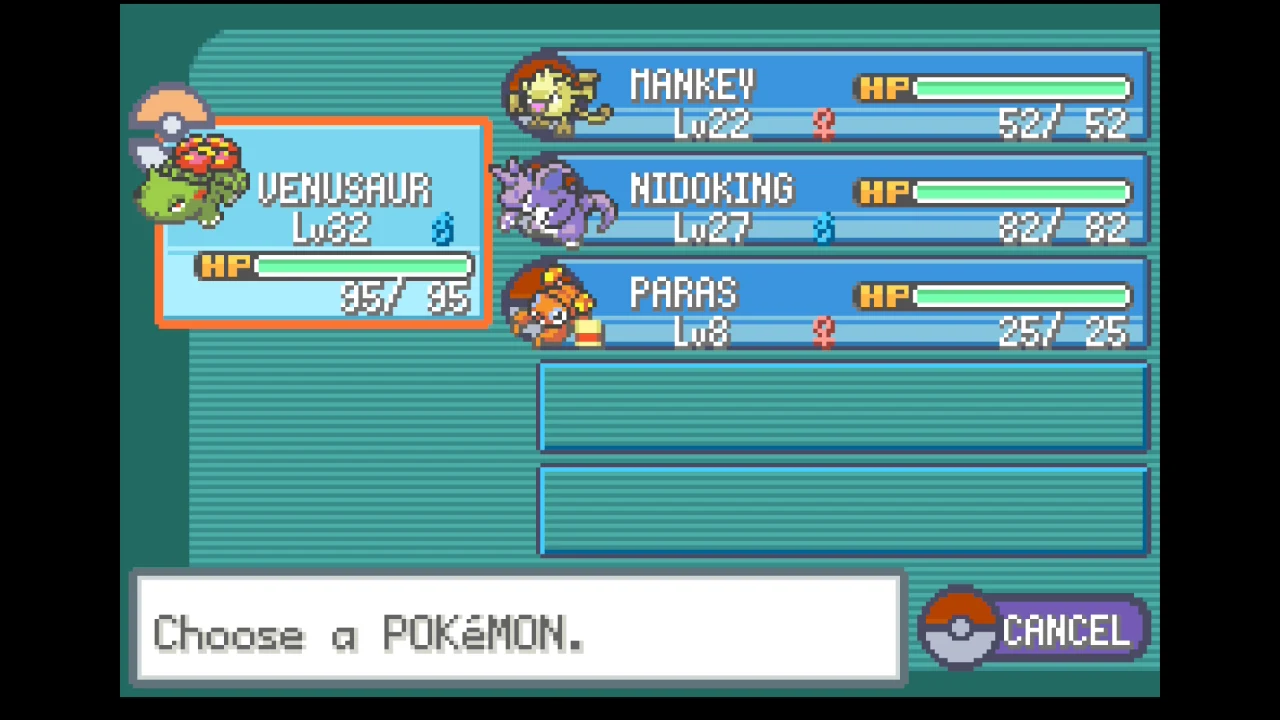The height and width of the screenshot is (720, 1280).
Task: Click the Poké Ball icon beside CANCEL
Action: 958,627
